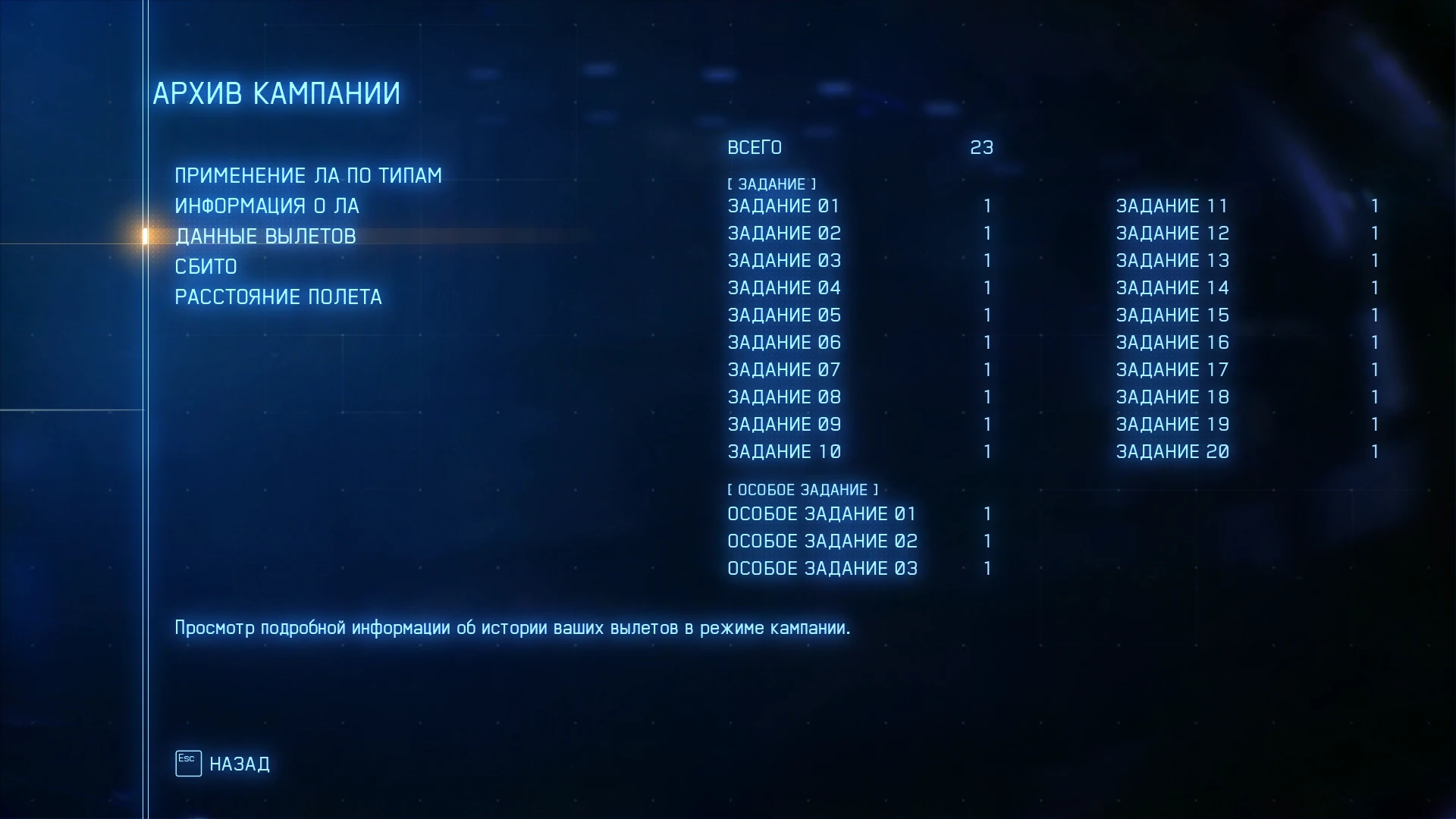Select the highlighted "Данные вылетов" entry
The width and height of the screenshot is (1456, 819).
(265, 236)
